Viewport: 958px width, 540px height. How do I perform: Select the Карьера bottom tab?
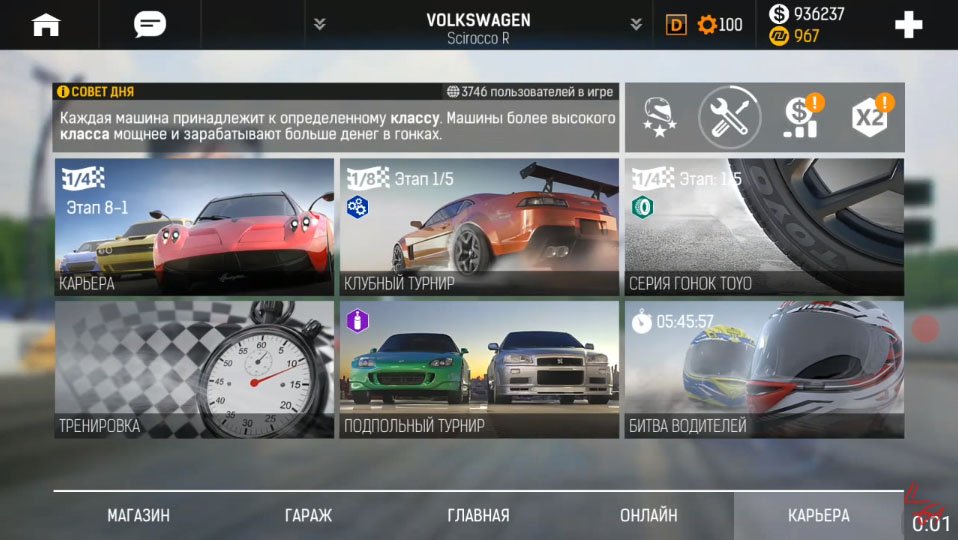818,516
